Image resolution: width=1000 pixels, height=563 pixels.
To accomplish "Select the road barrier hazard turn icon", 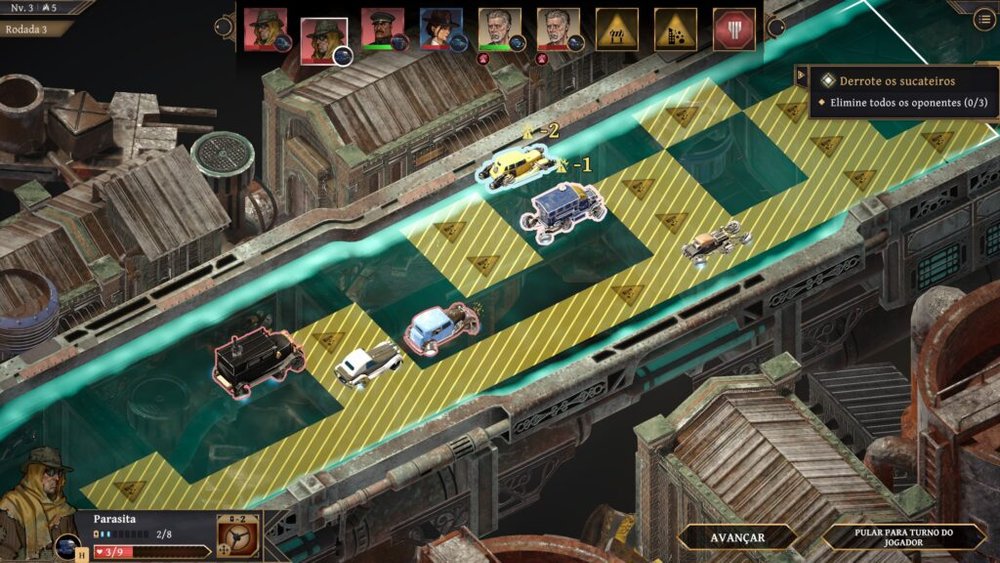I will coord(617,29).
